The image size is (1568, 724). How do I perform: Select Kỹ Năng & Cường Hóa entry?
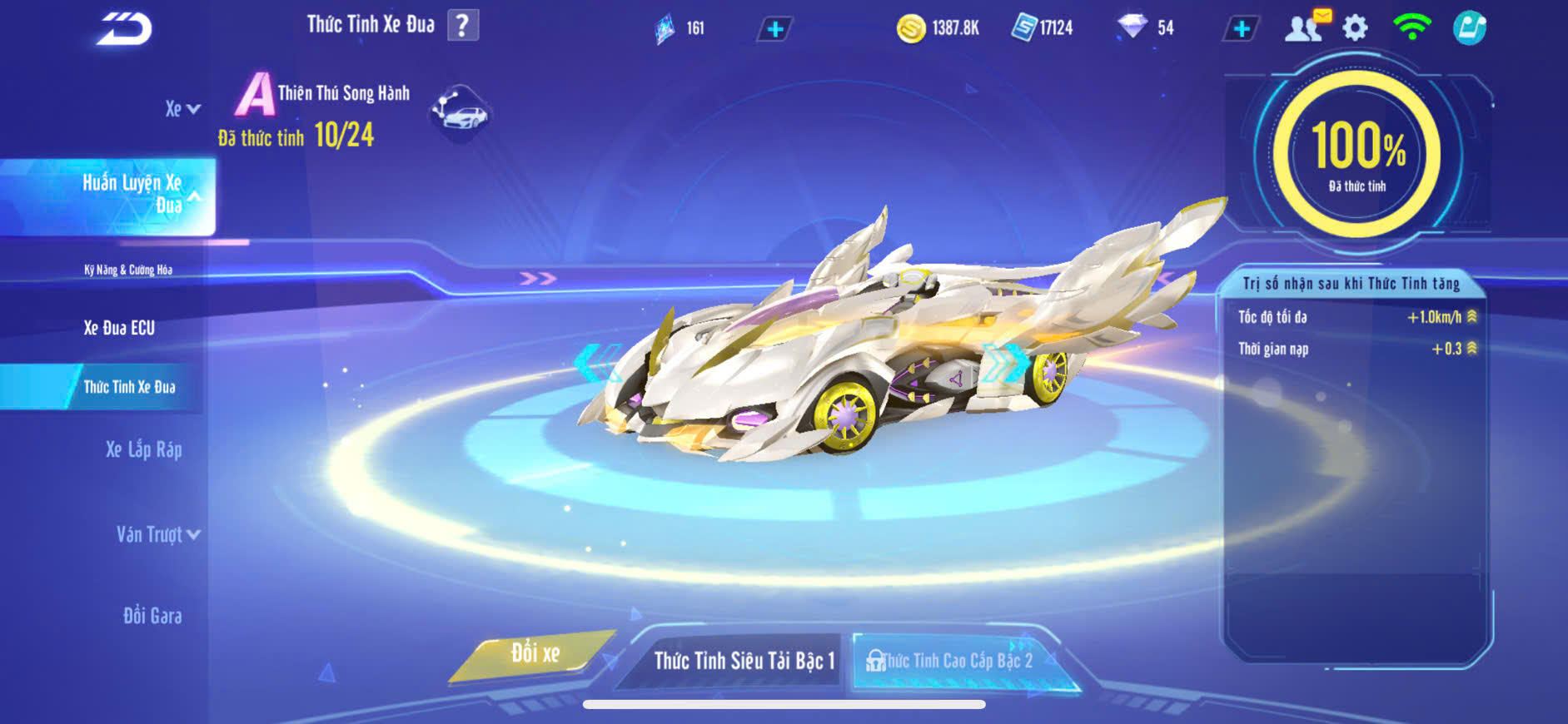(128, 270)
